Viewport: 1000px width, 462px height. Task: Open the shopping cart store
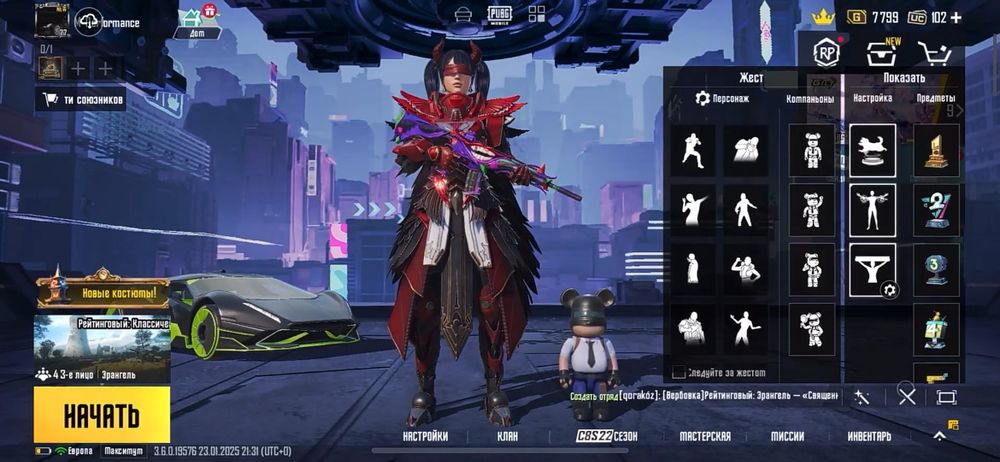click(x=933, y=54)
